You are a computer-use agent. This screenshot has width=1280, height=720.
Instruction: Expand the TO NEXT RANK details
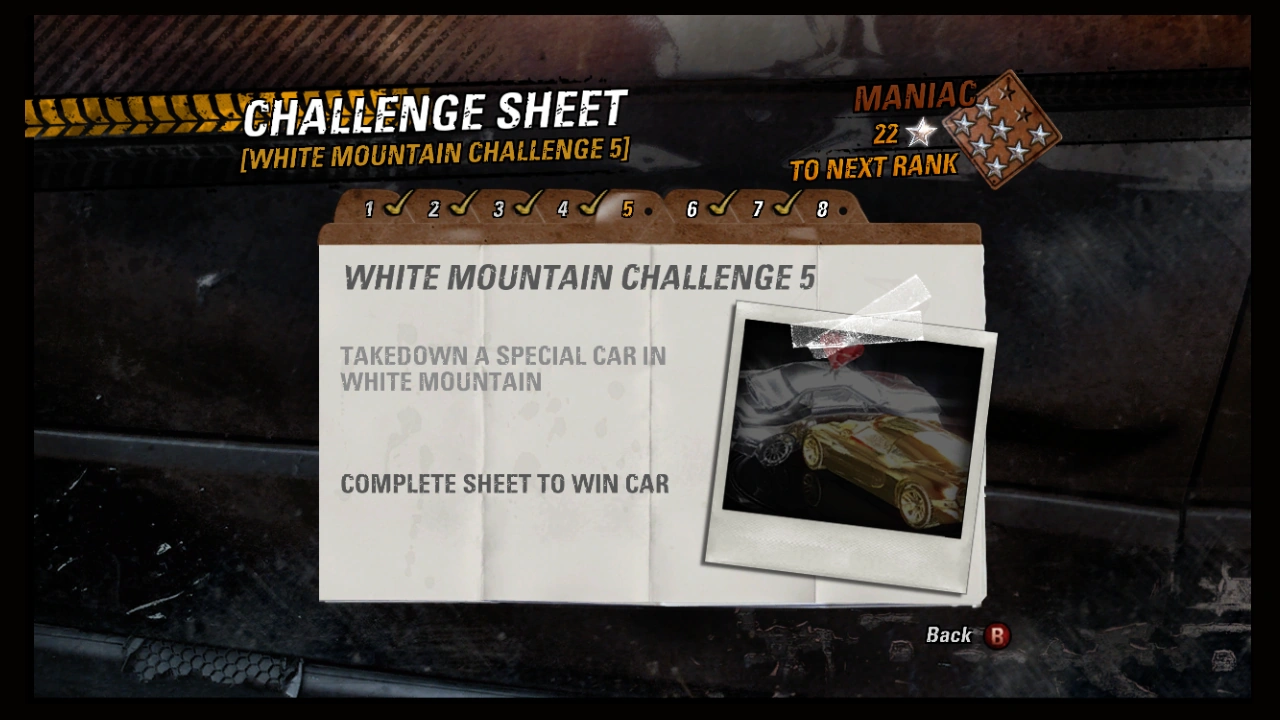click(875, 165)
